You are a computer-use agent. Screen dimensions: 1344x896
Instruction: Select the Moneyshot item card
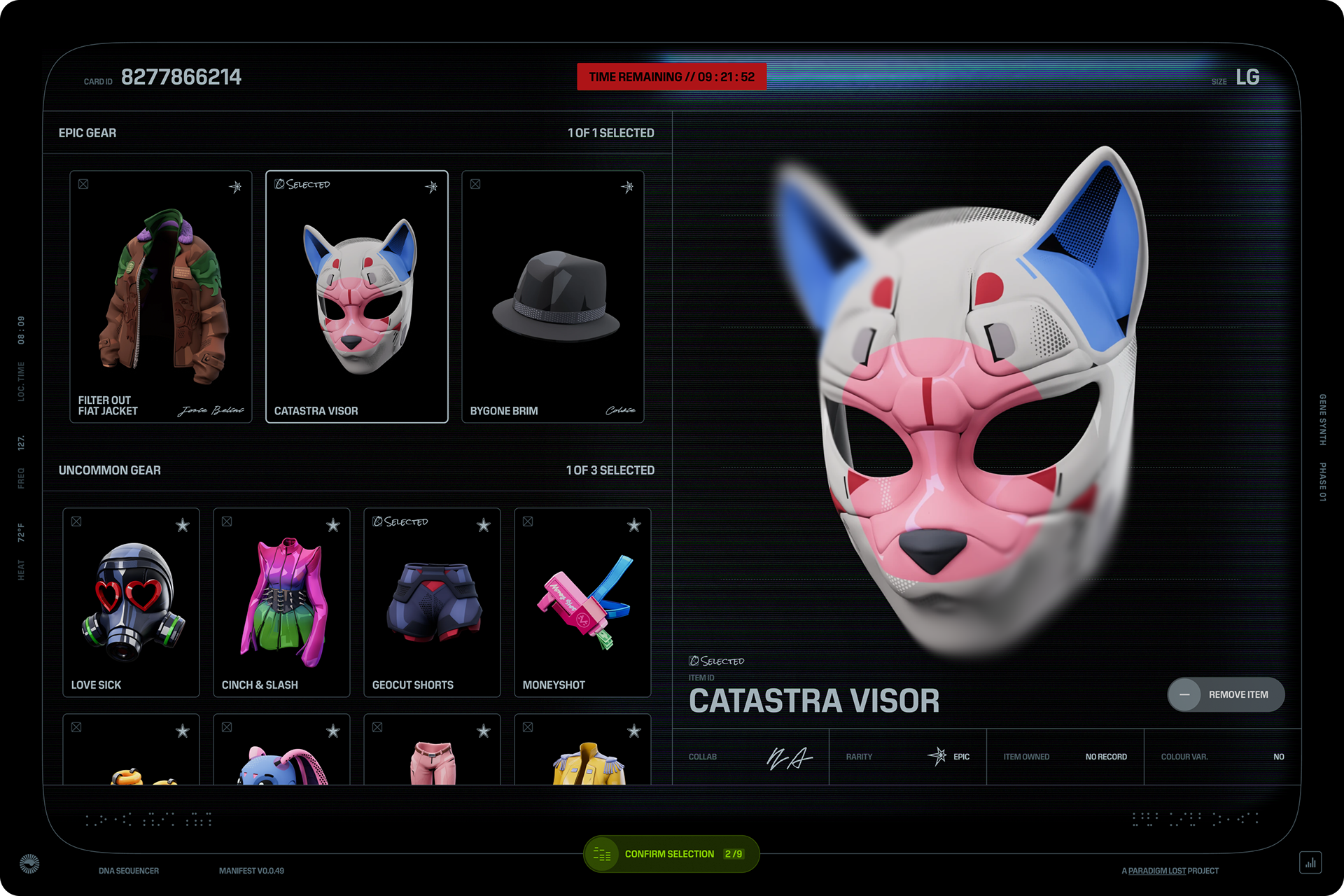click(582, 603)
